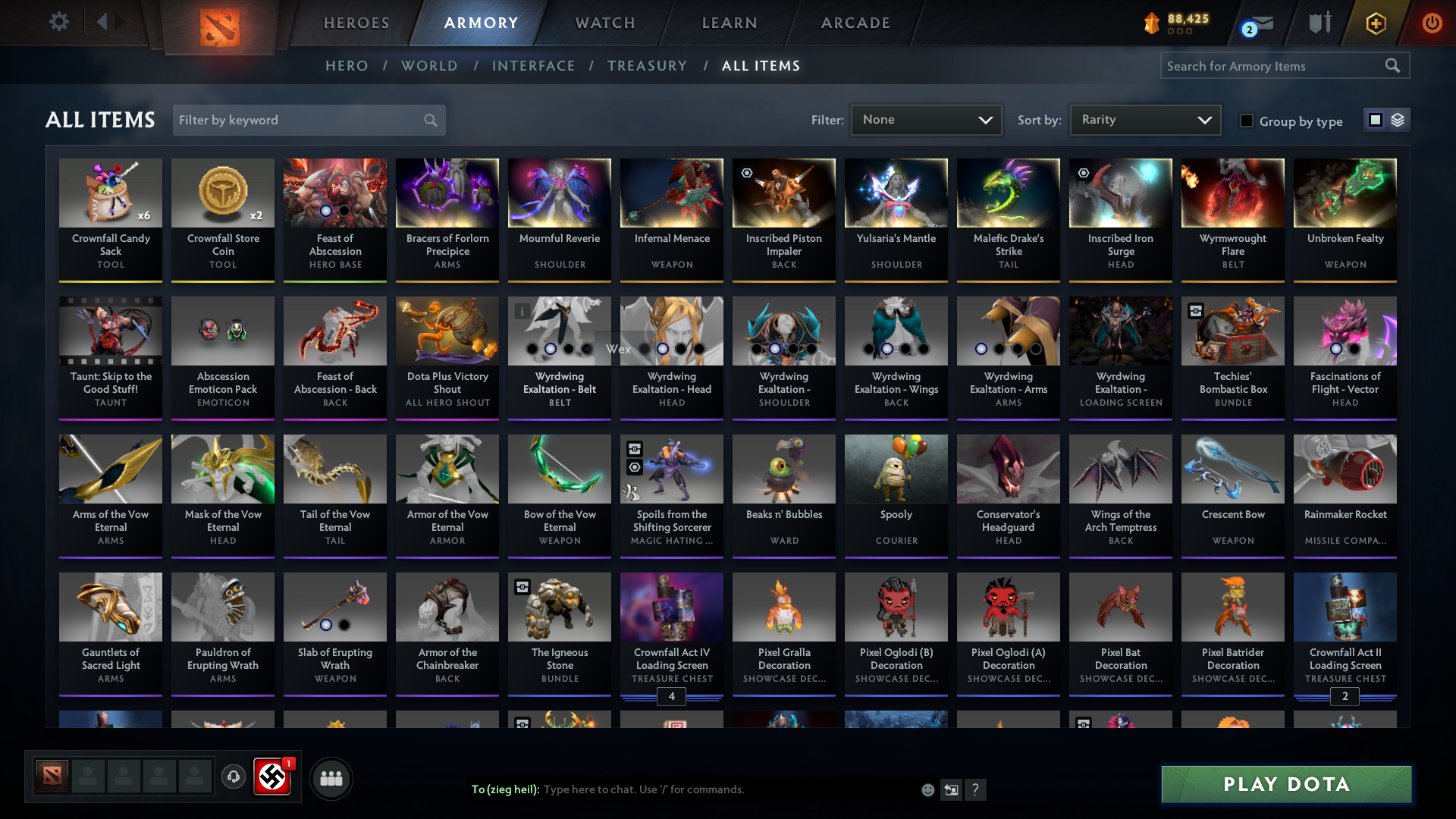Click the emoticon smiley in the chat bar
The height and width of the screenshot is (819, 1456).
927,789
